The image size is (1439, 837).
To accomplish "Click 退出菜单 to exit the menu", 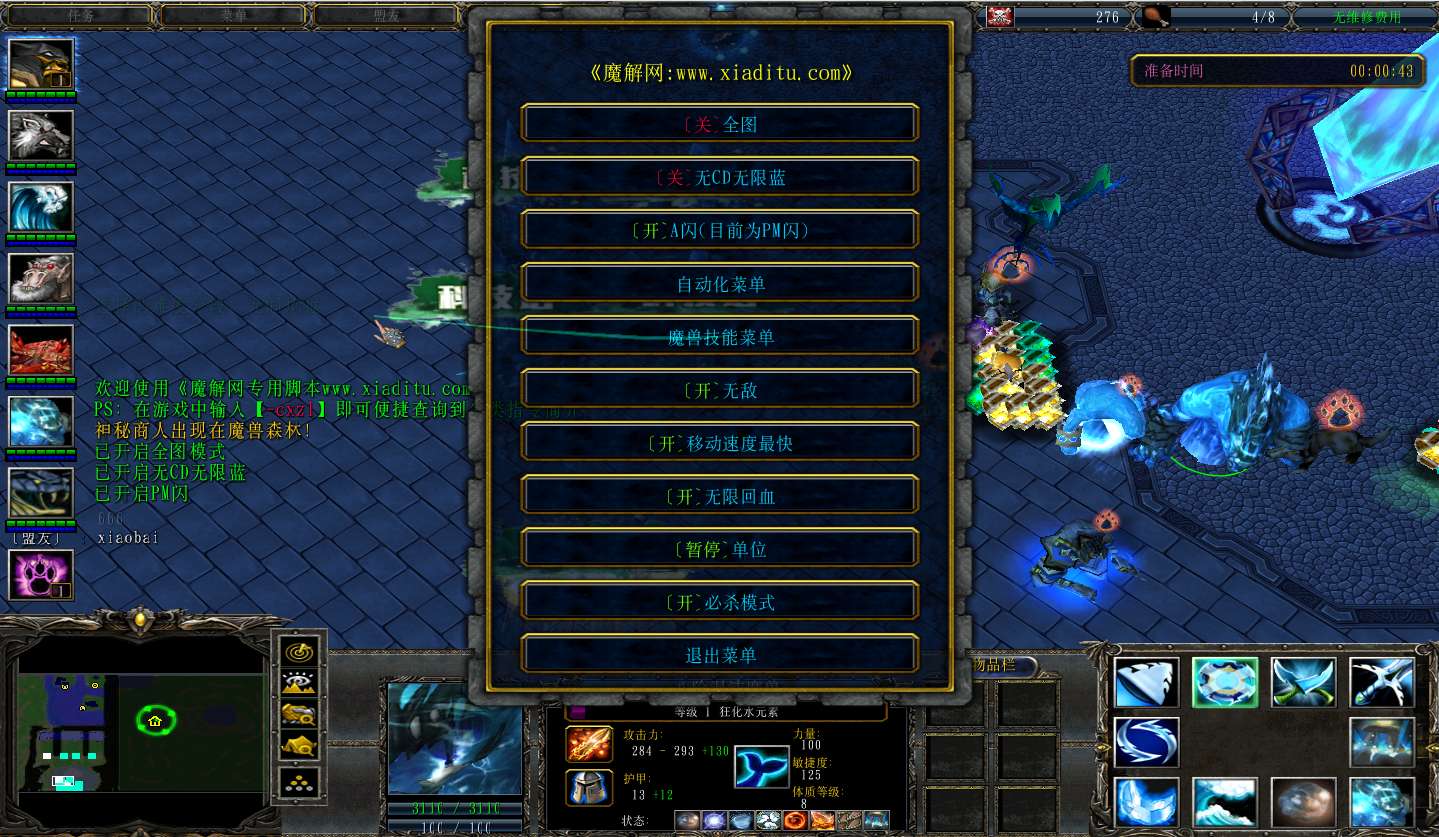I will point(720,655).
